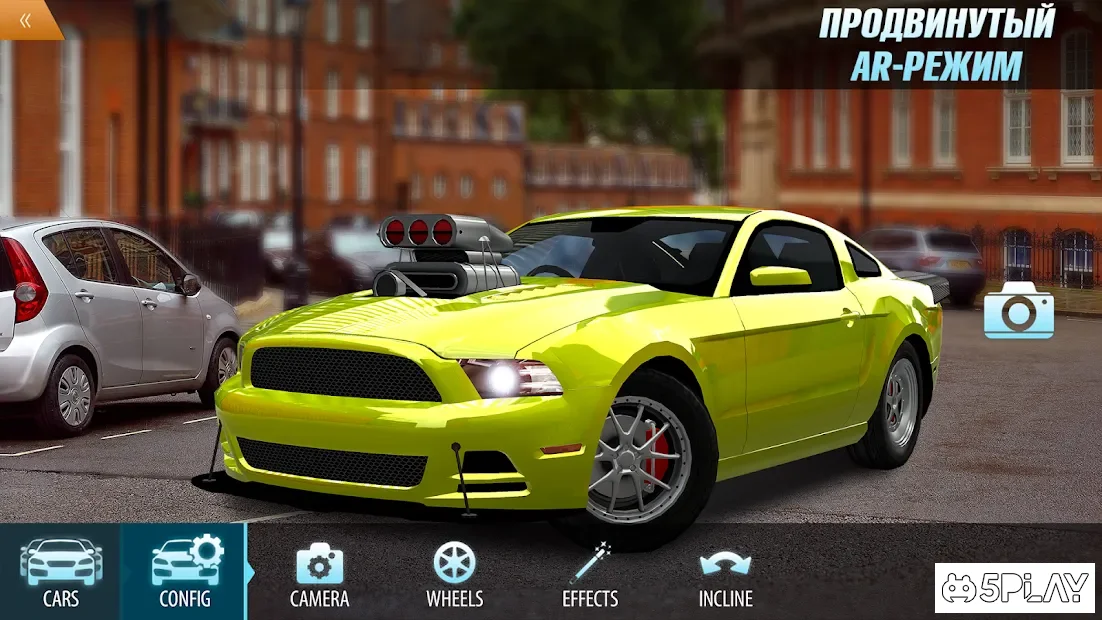The width and height of the screenshot is (1102, 620).
Task: Switch to the Config tab
Action: pos(185,572)
